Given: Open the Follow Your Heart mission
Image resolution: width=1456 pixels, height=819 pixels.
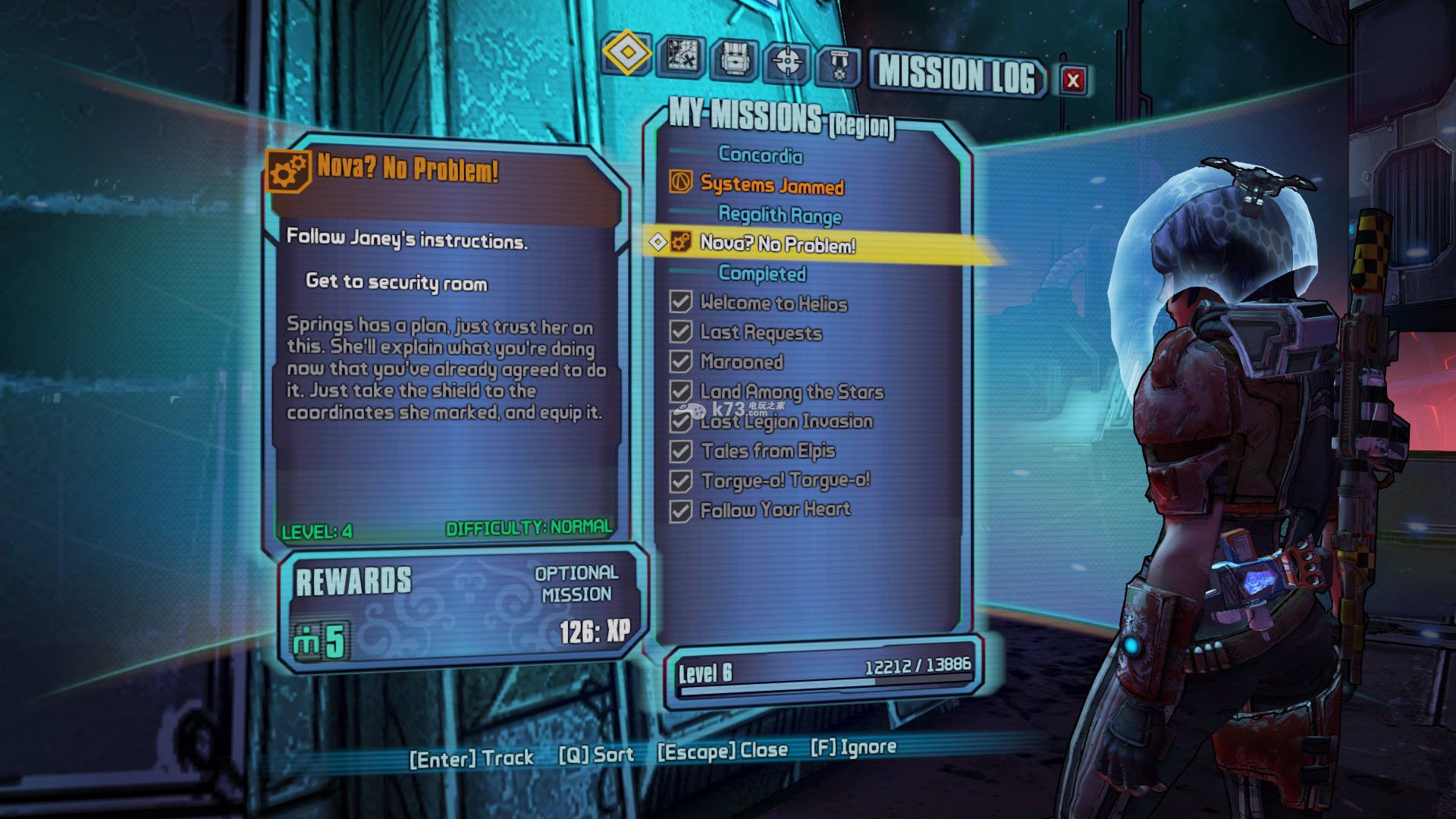Looking at the screenshot, I should pos(775,510).
